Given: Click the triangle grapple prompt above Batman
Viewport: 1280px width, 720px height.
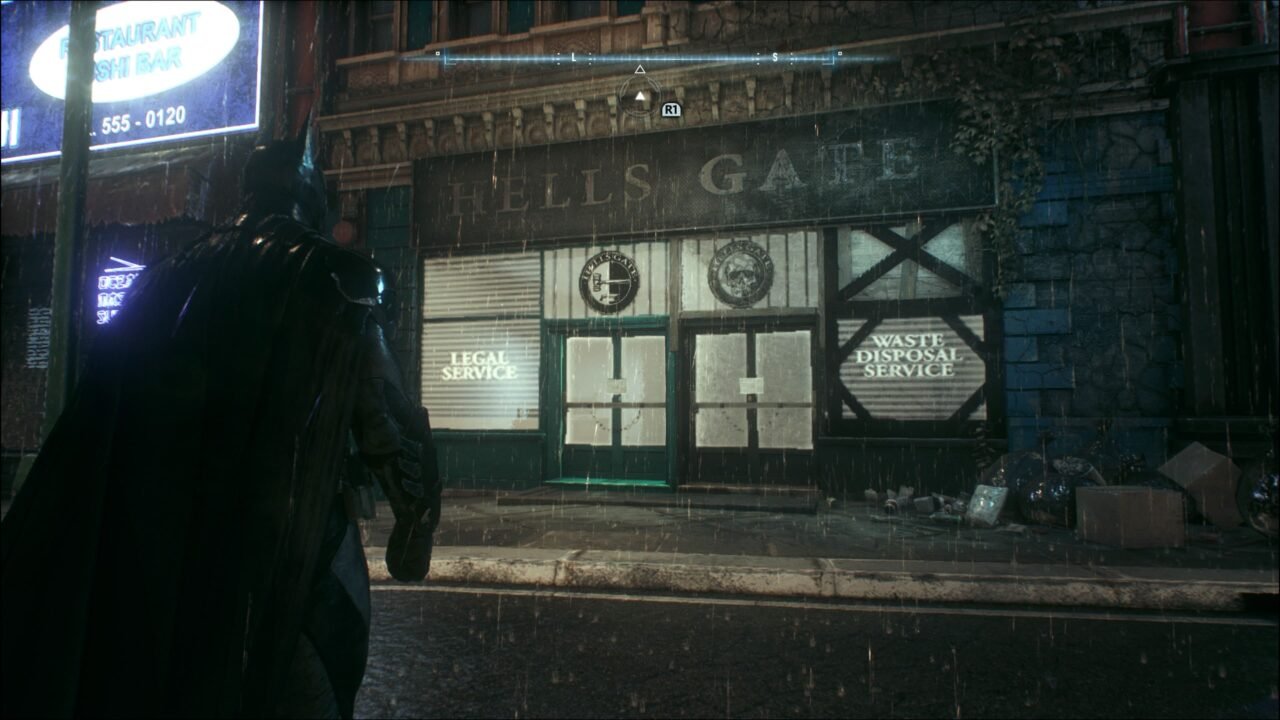Looking at the screenshot, I should [640, 96].
